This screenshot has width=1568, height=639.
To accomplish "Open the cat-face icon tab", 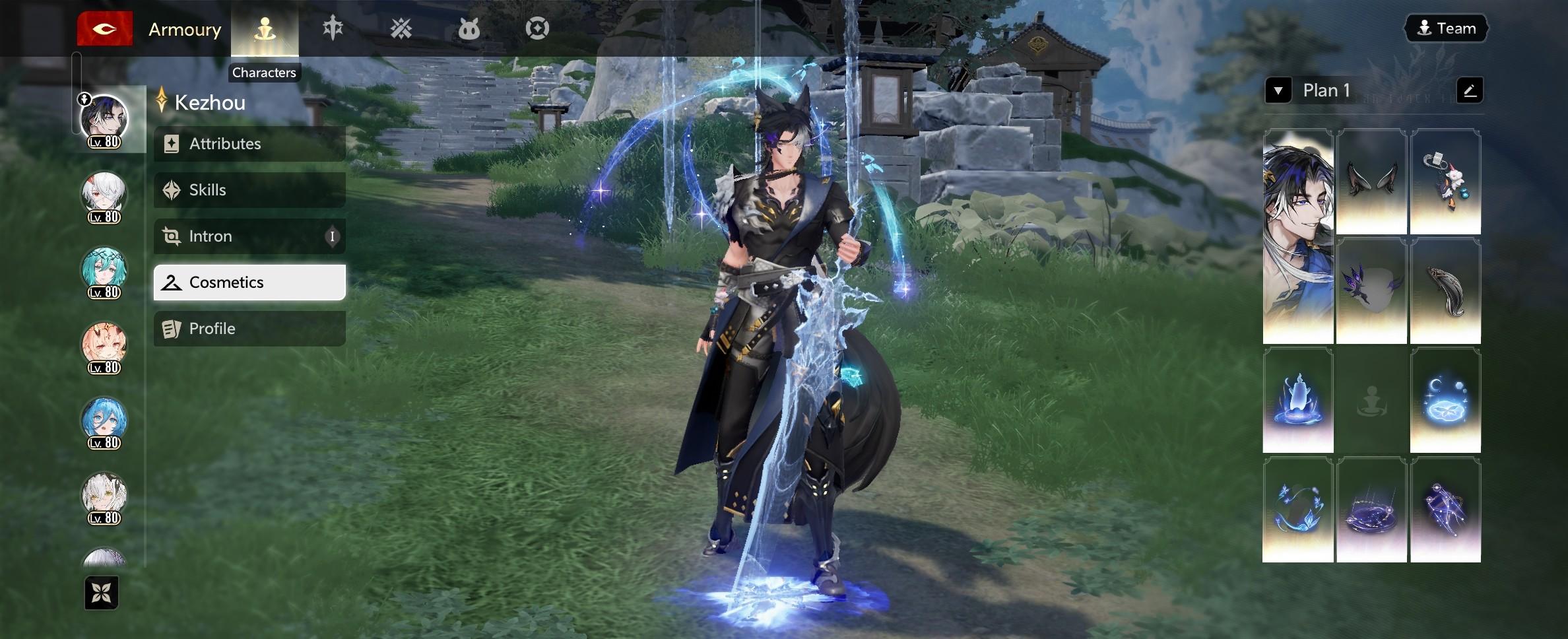I will (469, 29).
